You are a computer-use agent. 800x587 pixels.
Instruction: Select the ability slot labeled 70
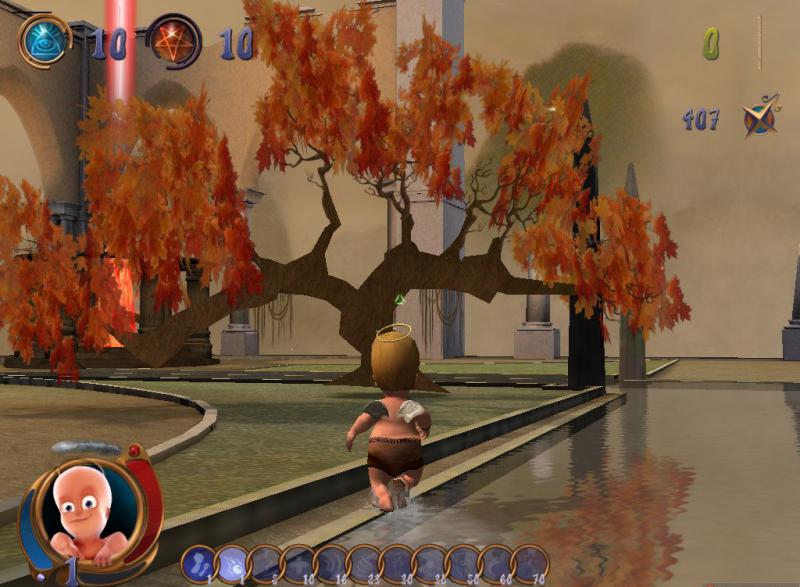click(529, 564)
